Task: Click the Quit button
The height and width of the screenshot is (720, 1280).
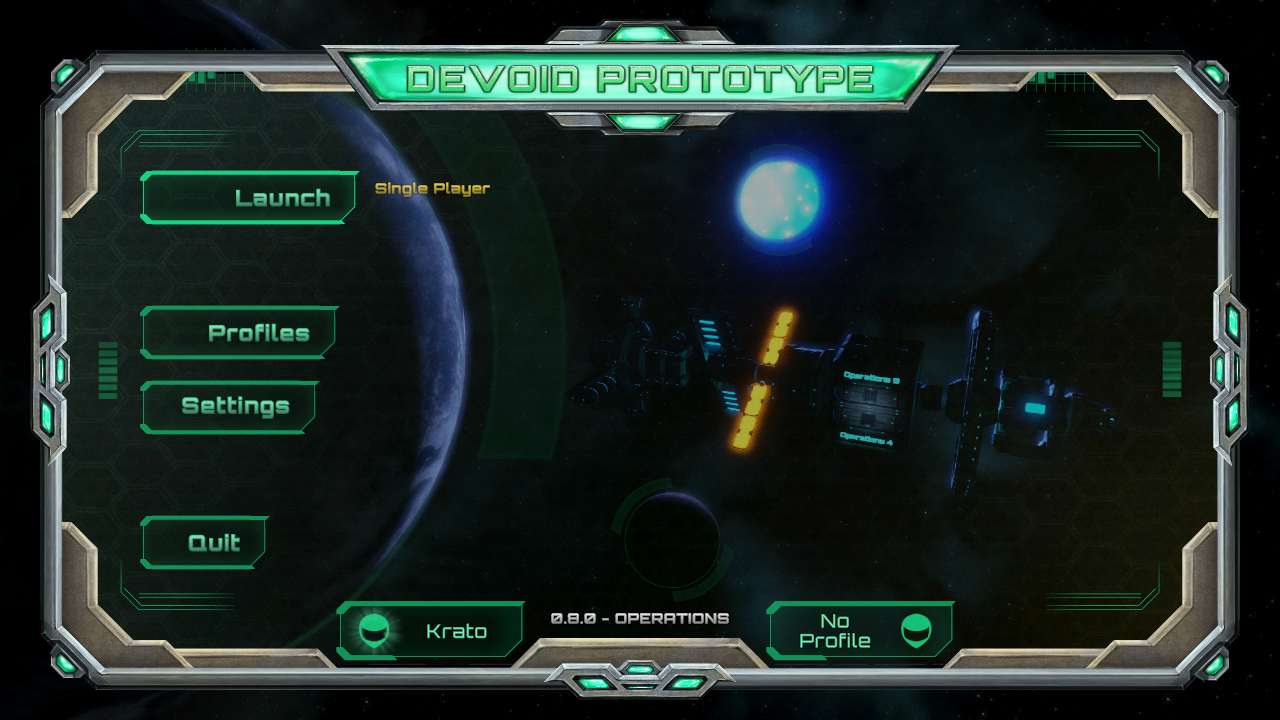Action: [x=204, y=543]
